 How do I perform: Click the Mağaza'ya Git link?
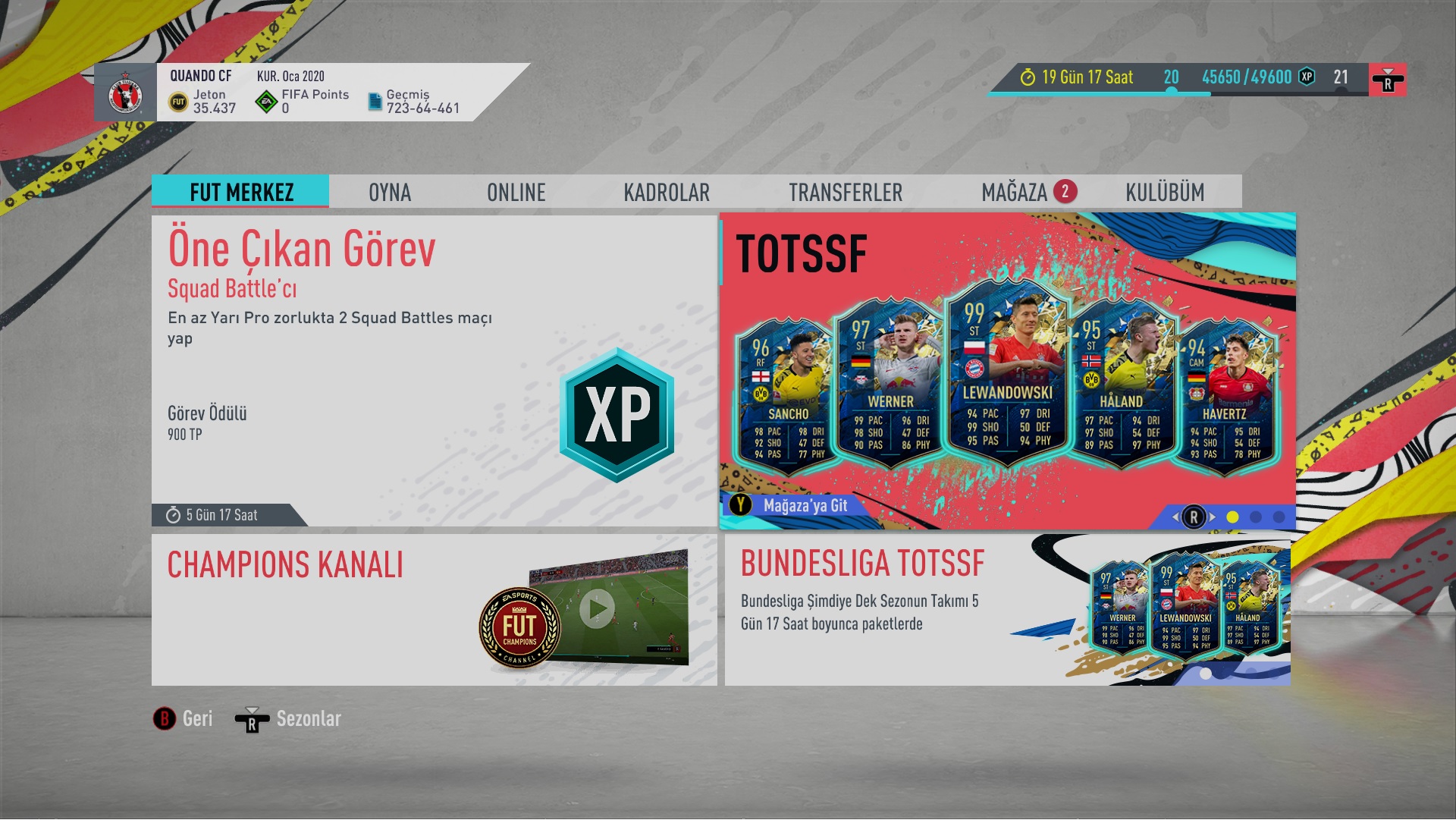pyautogui.click(x=804, y=506)
